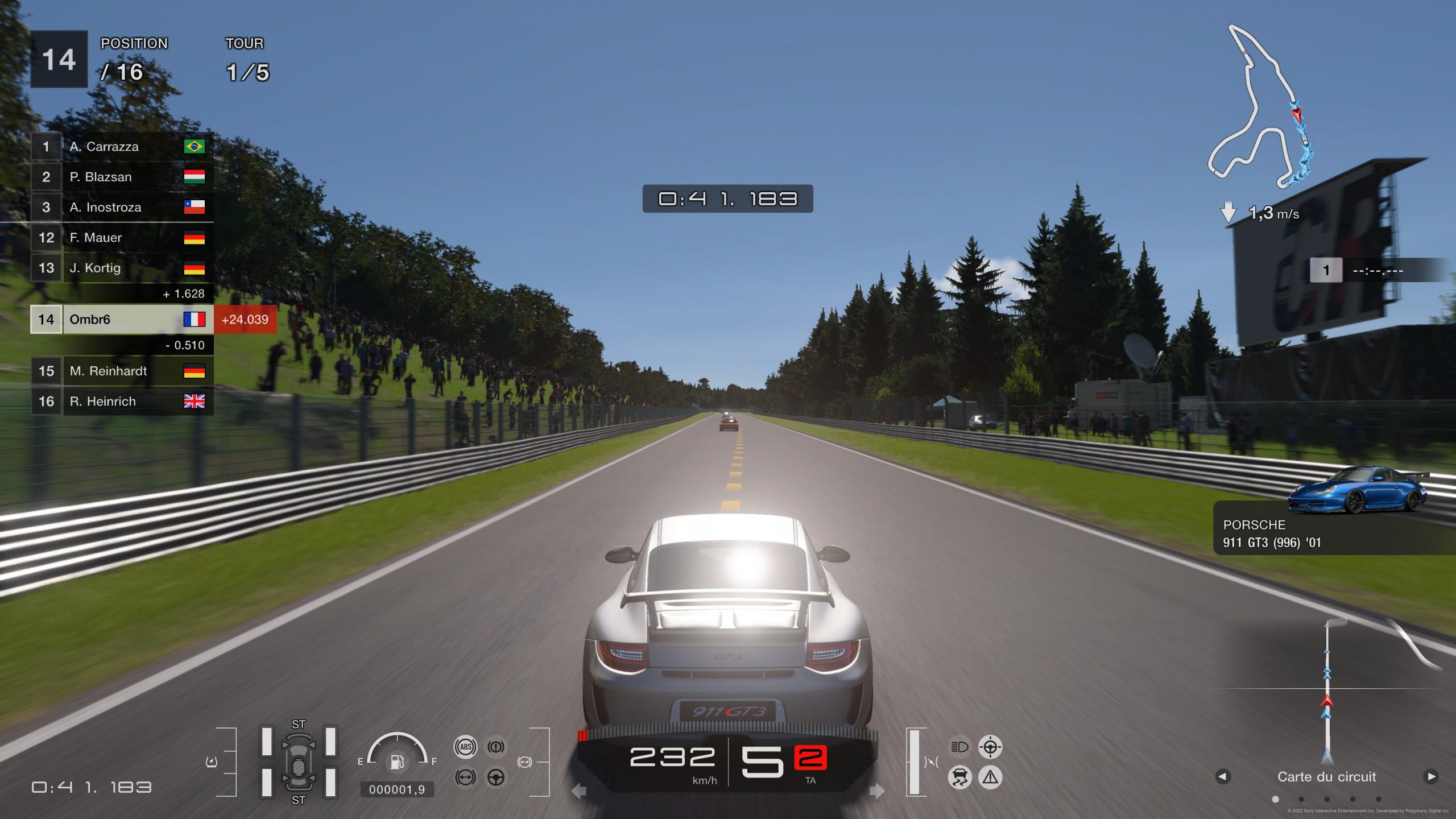Toggle the headlights indicator
This screenshot has width=1456, height=819.
pos(959,747)
